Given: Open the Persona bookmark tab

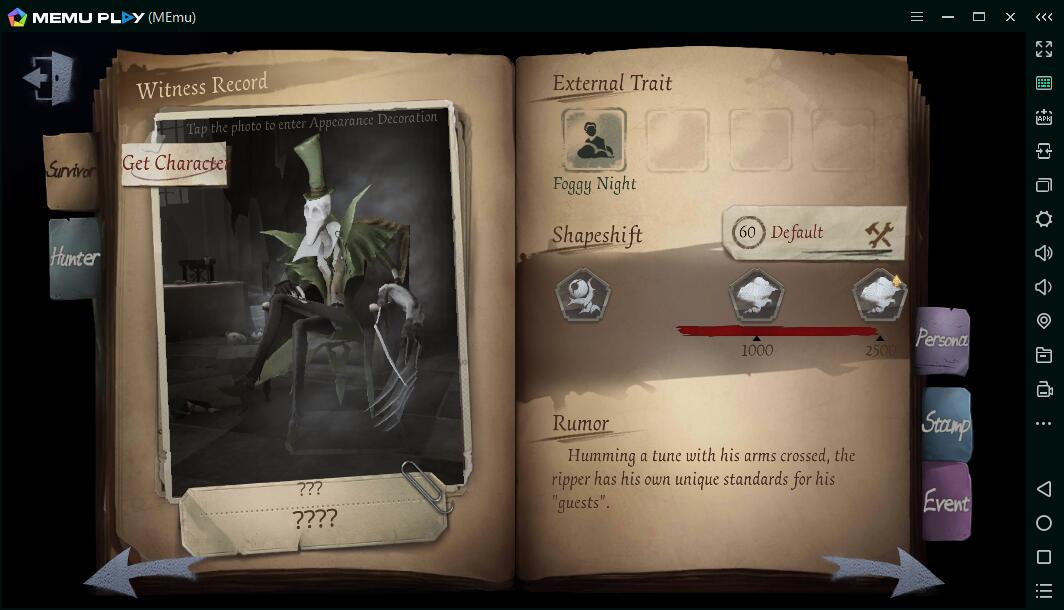Looking at the screenshot, I should 941,340.
